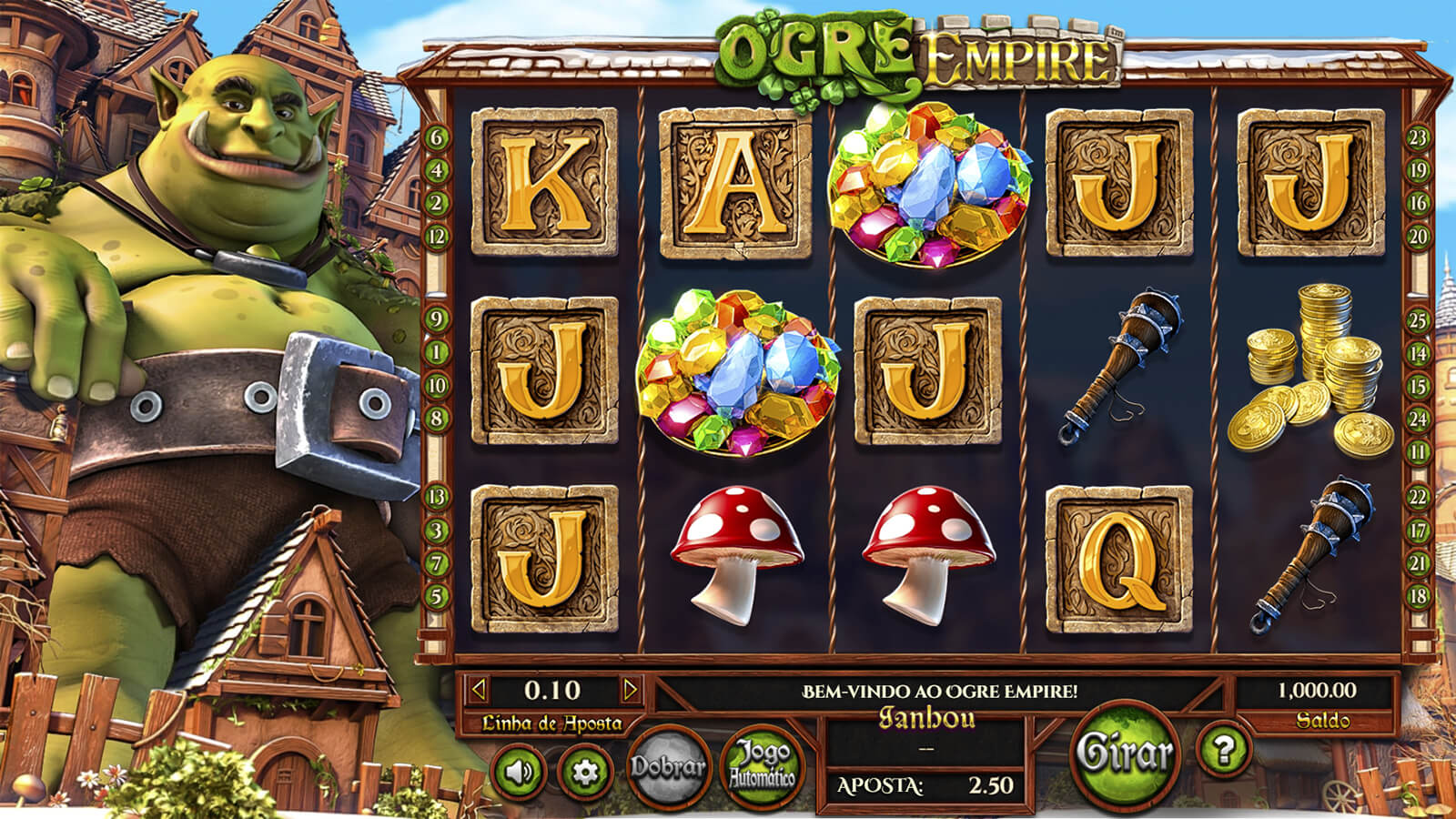Open the Jogo Automático autoplay option
The width and height of the screenshot is (1456, 819).
tap(762, 766)
